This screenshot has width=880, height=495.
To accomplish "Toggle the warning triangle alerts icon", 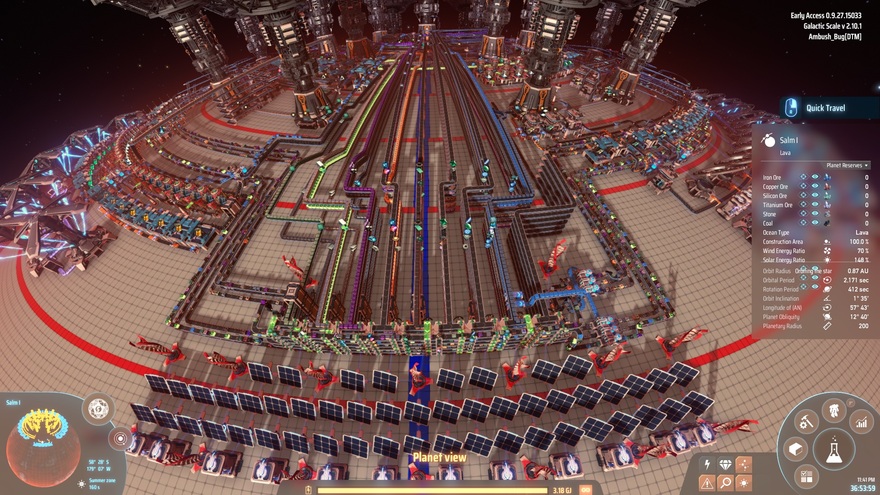I will click(708, 483).
